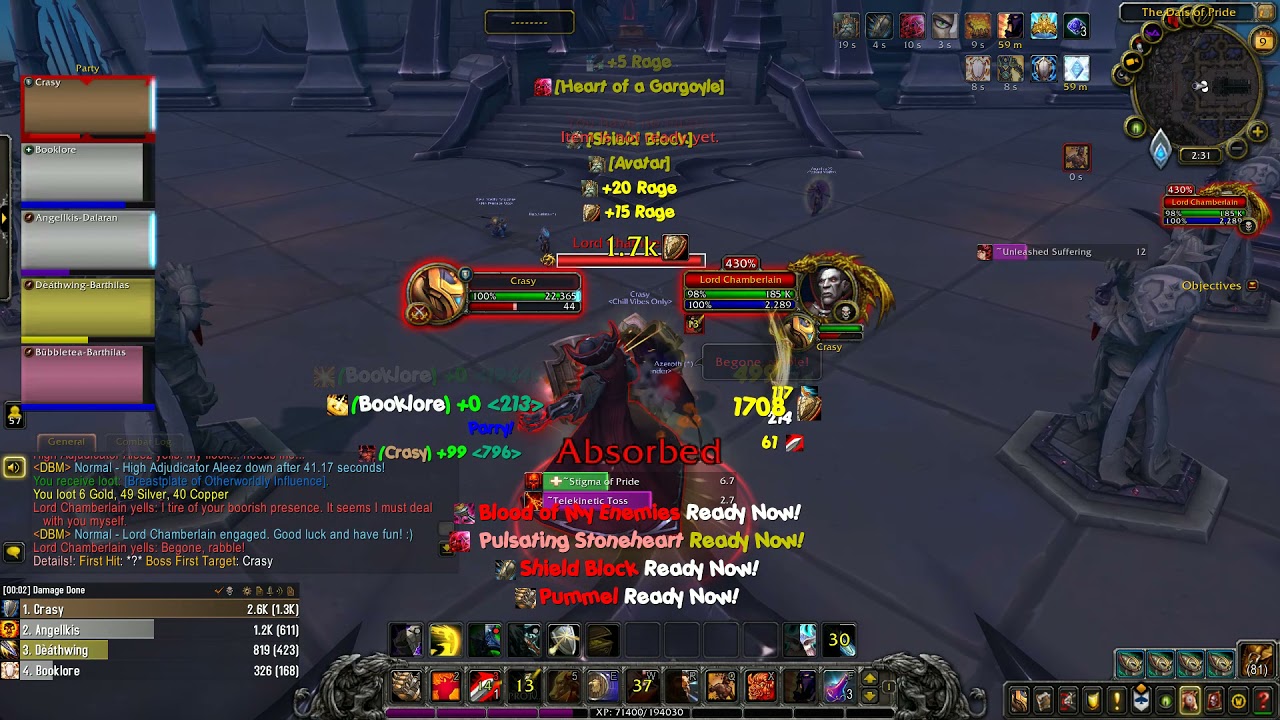Open minimap tracking options
The image size is (1280, 720).
click(x=1133, y=127)
